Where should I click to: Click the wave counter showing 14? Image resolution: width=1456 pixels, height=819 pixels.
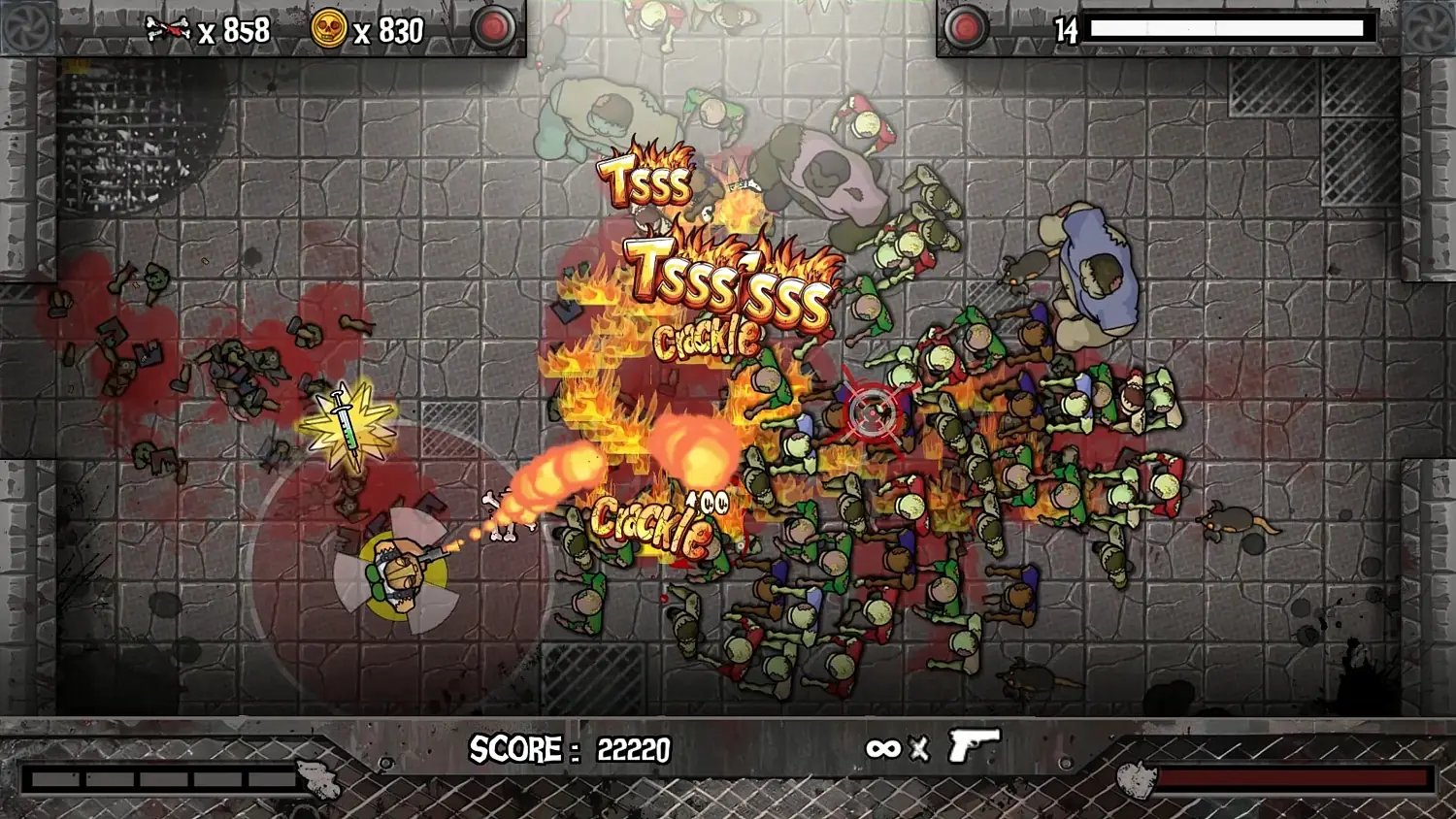point(1066,30)
